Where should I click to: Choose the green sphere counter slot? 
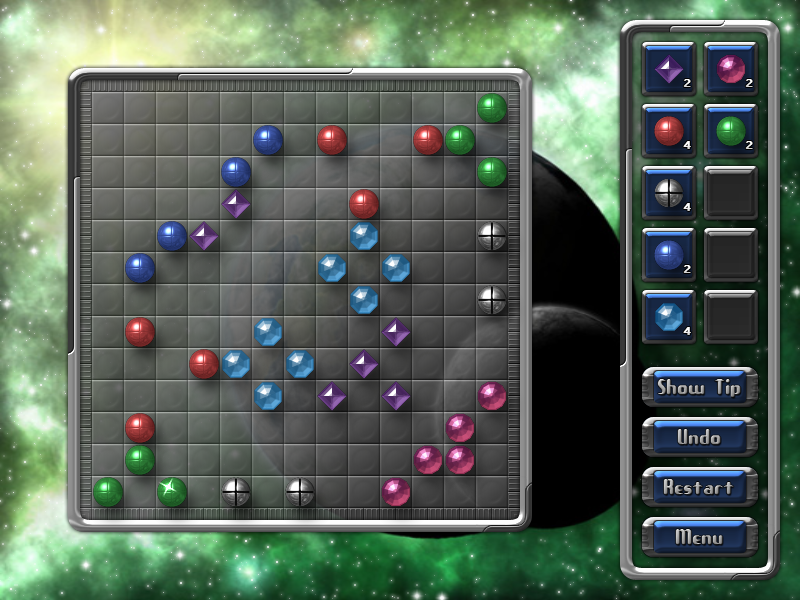[x=730, y=130]
